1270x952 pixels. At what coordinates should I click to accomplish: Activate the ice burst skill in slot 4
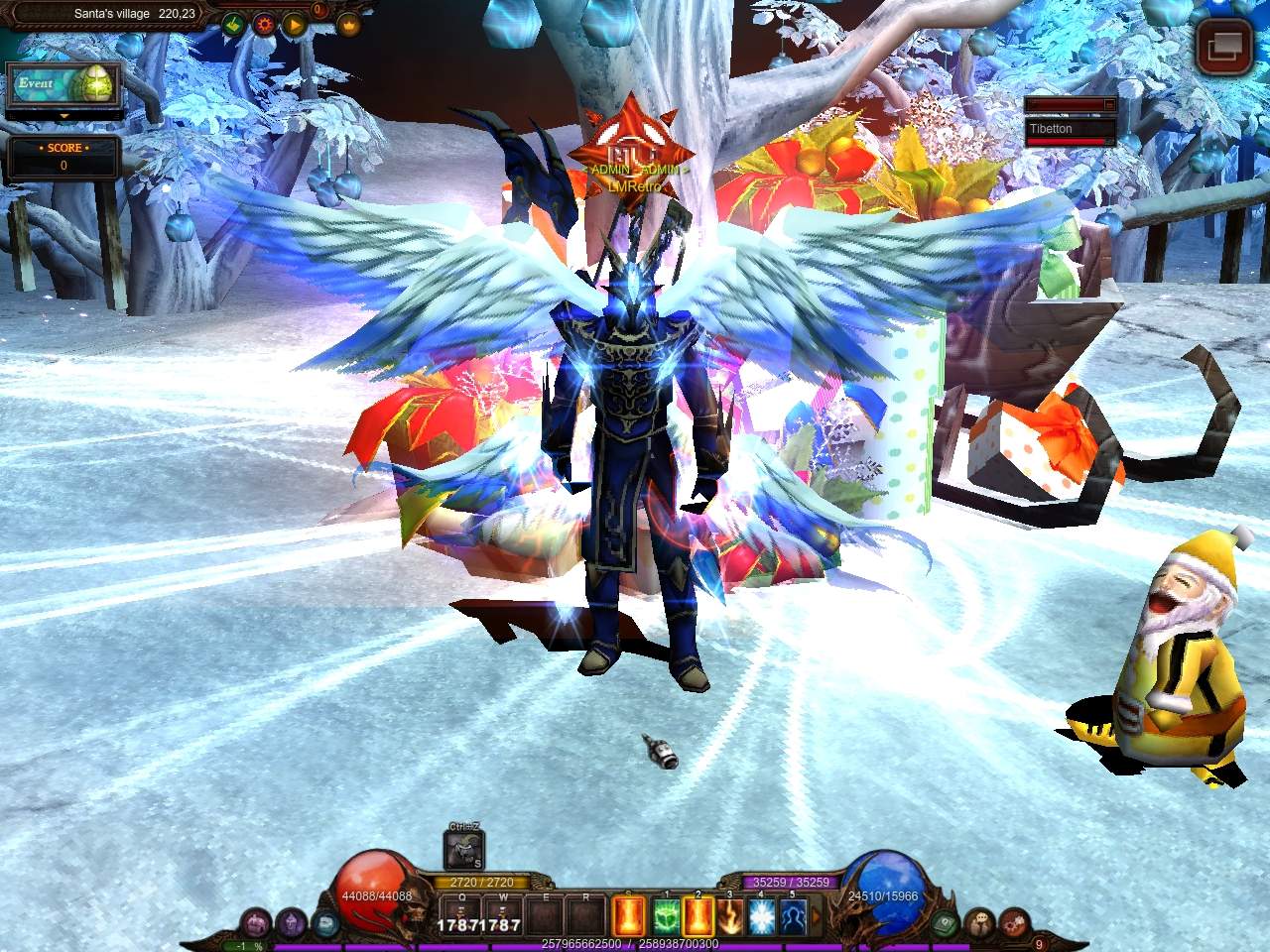(761, 915)
